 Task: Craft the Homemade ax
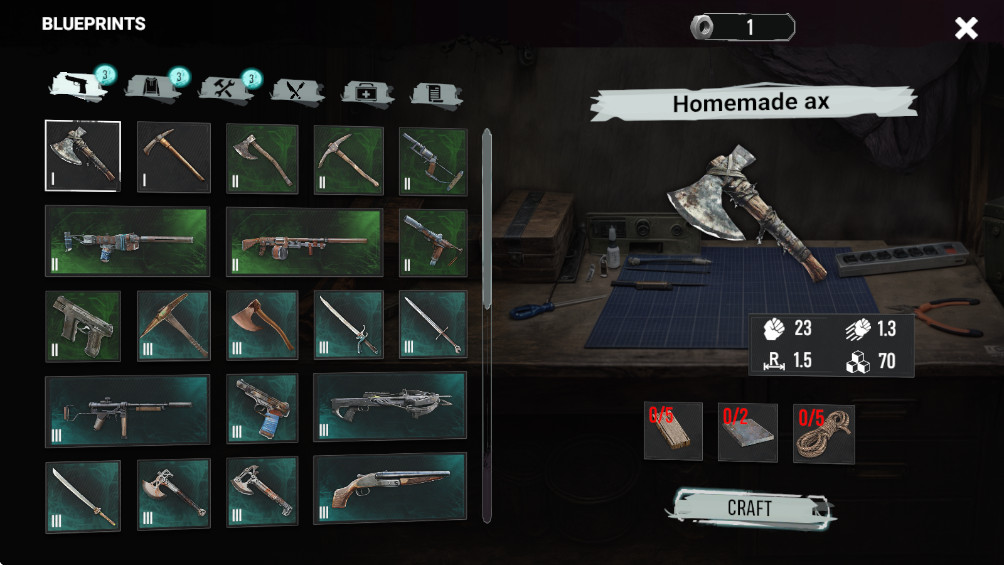pos(749,508)
